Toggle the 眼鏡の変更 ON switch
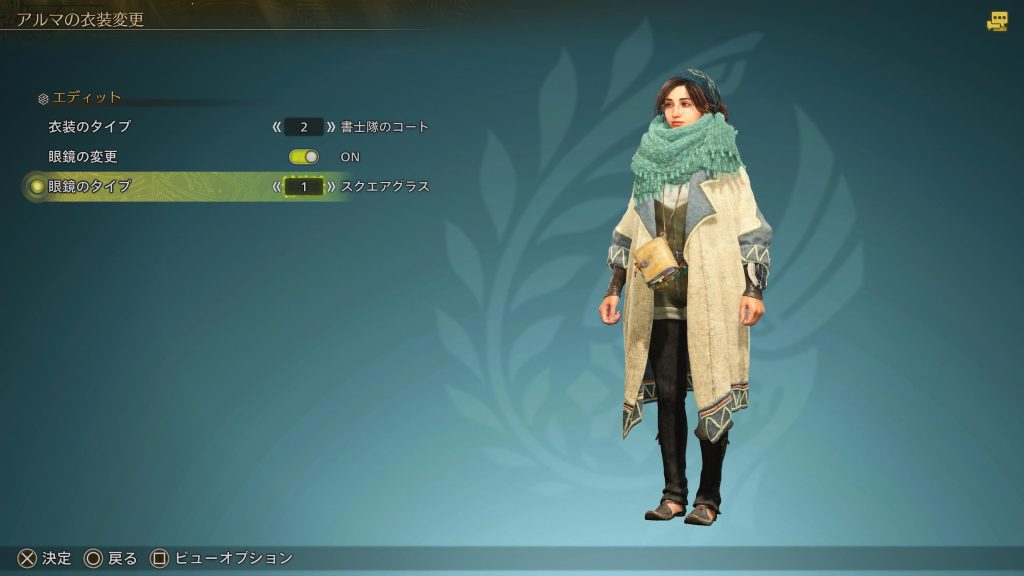The width and height of the screenshot is (1024, 576). coord(304,157)
